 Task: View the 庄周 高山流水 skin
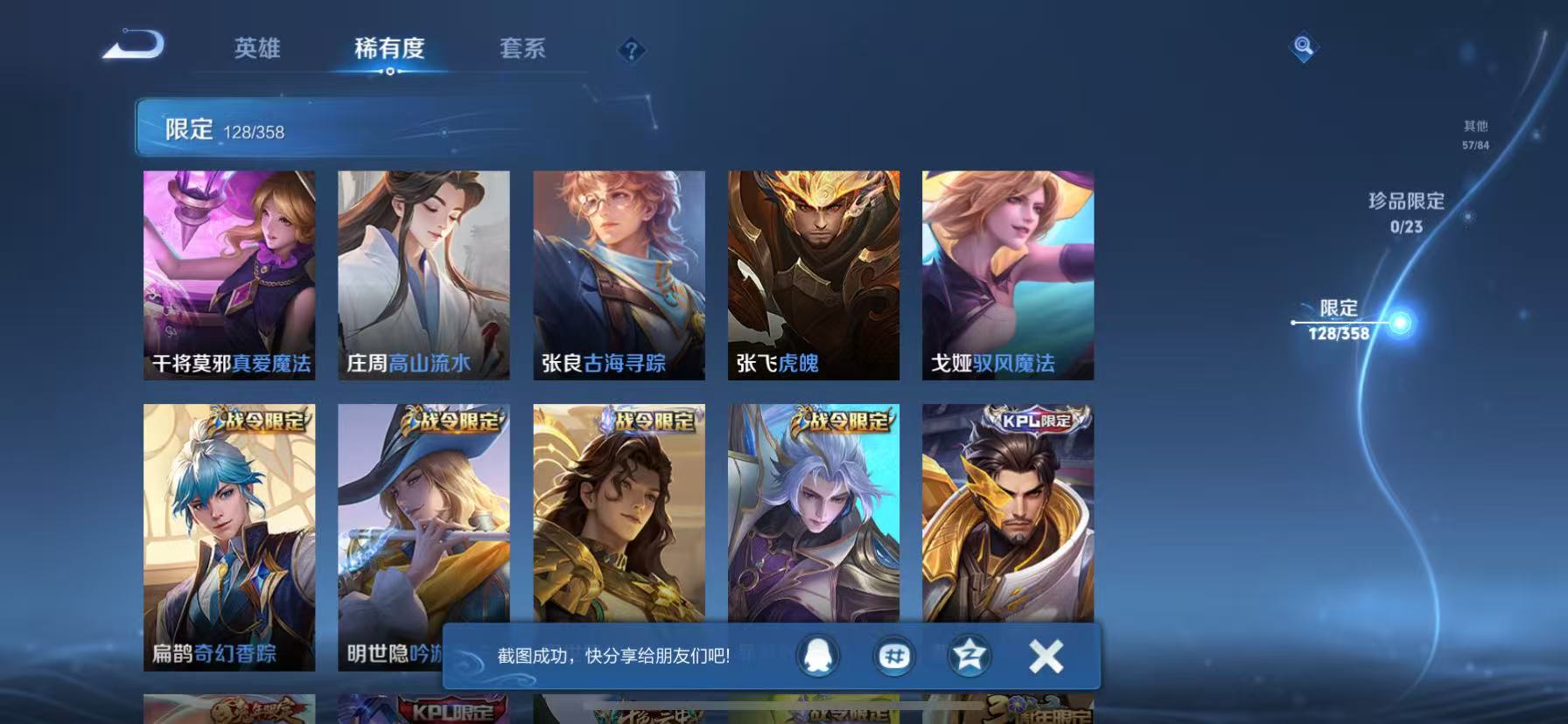point(424,271)
